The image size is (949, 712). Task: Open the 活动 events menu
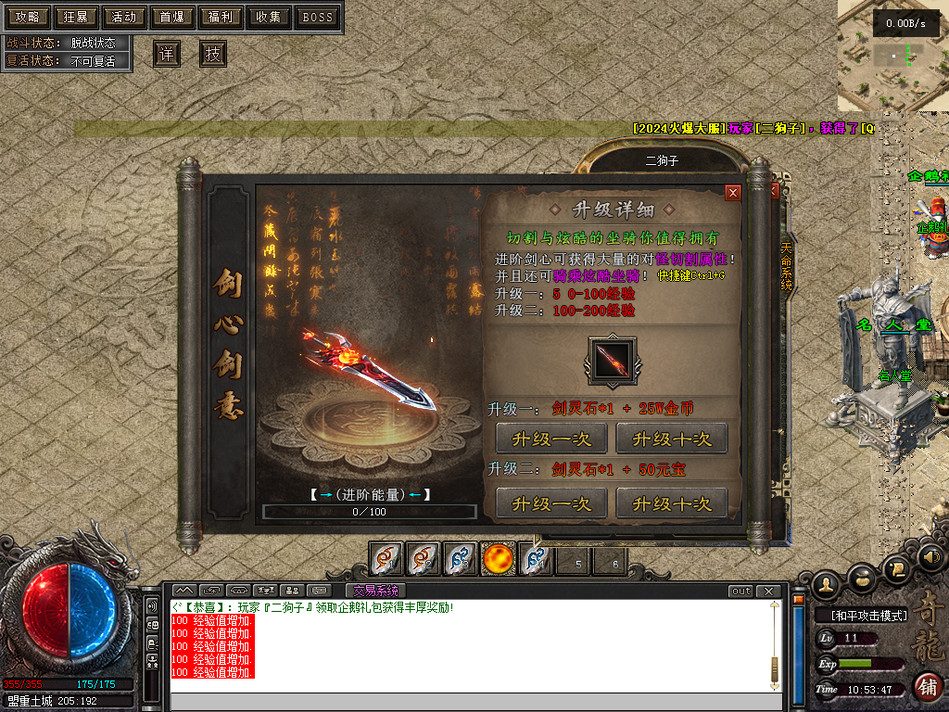coord(124,17)
